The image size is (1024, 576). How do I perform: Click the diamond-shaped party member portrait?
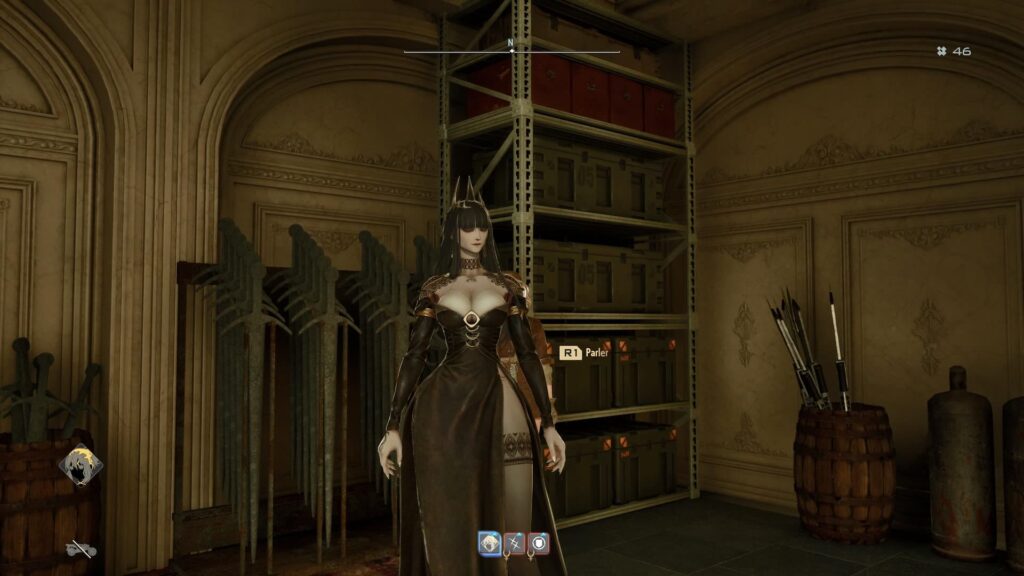79,465
